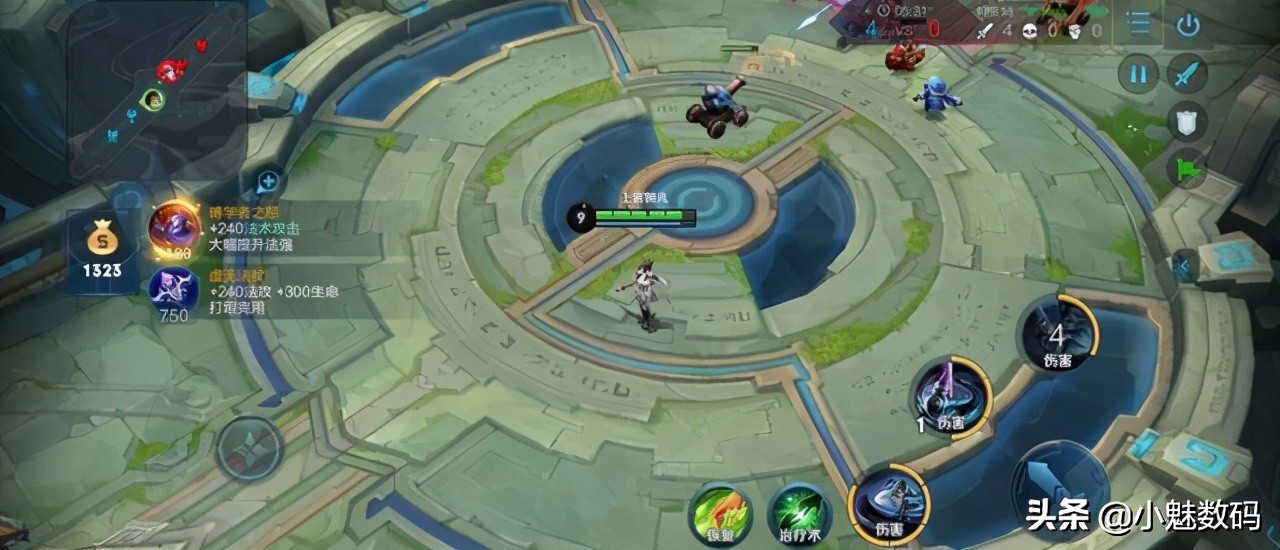Send the shield retreat signal
The width and height of the screenshot is (1280, 550).
tap(1187, 122)
